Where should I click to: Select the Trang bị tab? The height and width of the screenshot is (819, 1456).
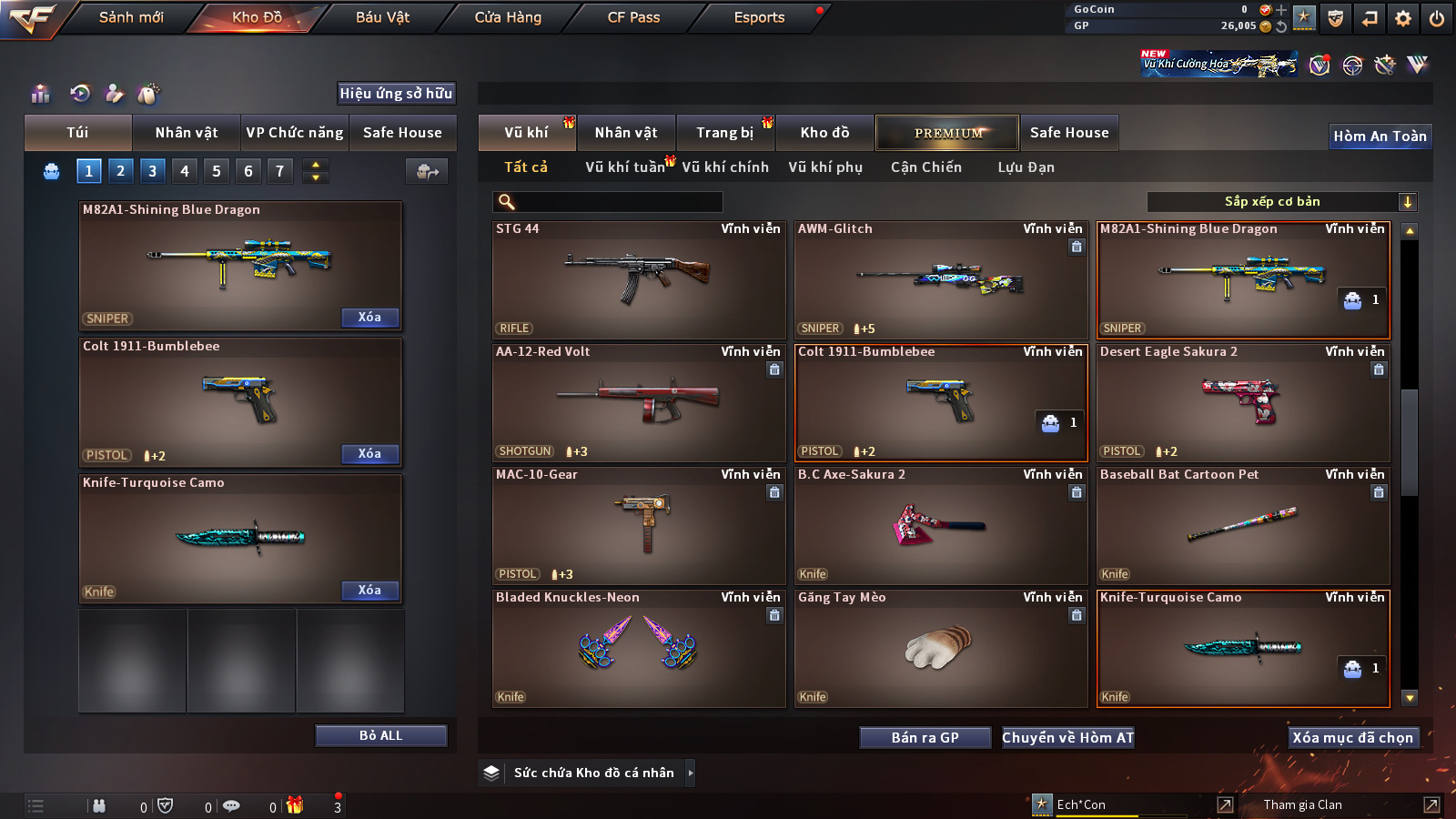pos(724,133)
